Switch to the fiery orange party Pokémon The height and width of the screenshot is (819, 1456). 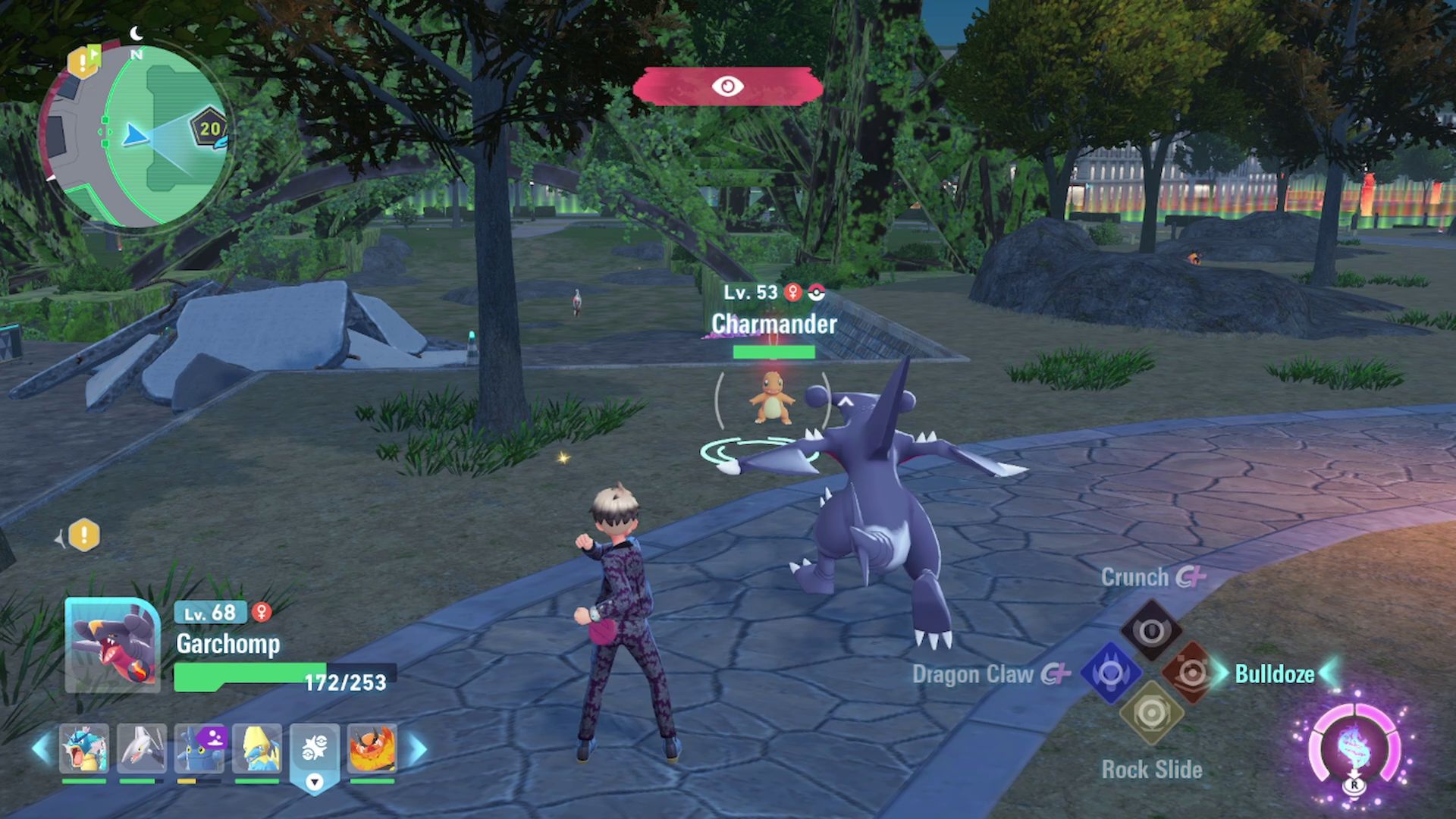[372, 748]
